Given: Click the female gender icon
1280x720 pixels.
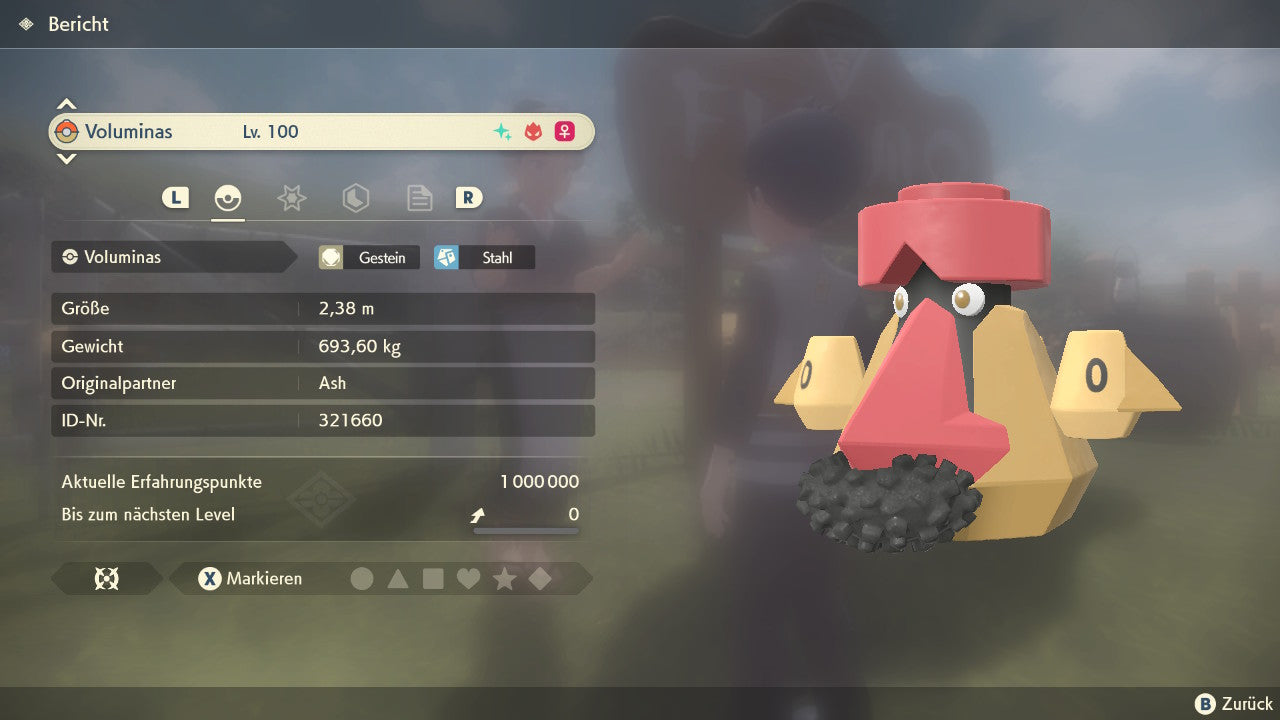Looking at the screenshot, I should click(565, 132).
